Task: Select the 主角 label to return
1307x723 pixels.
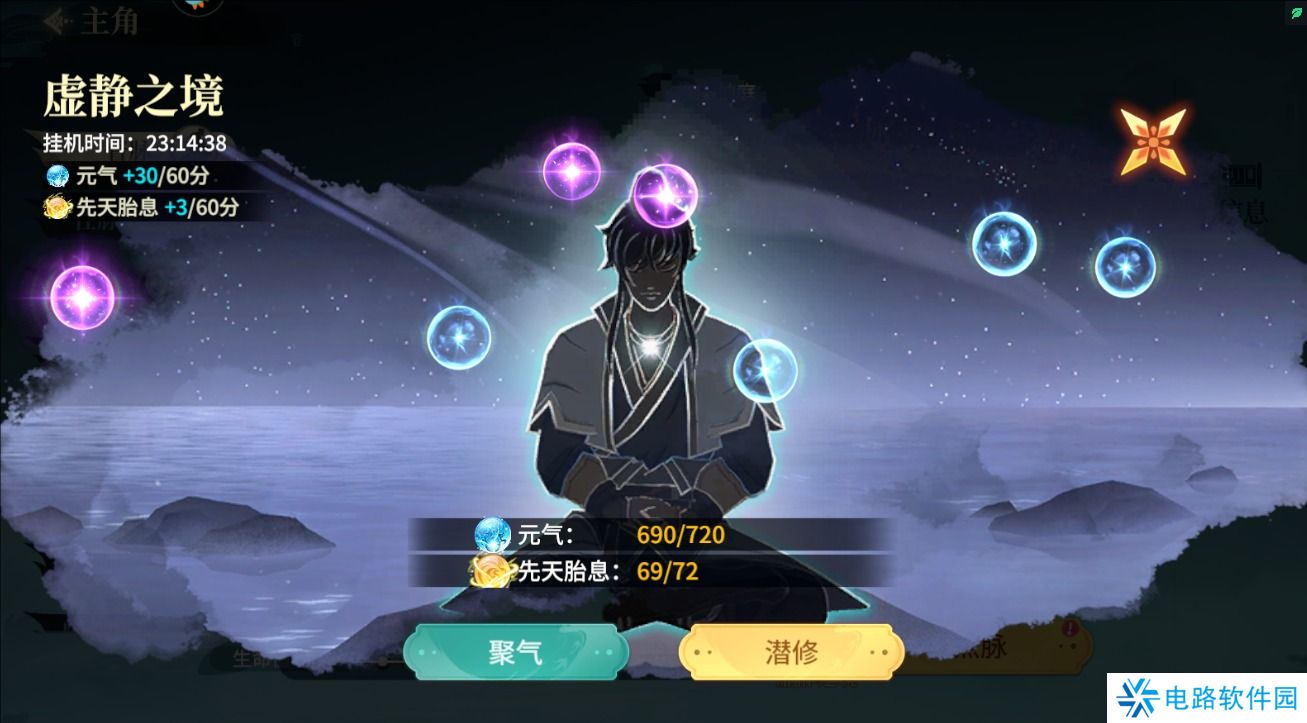Action: pyautogui.click(x=110, y=20)
